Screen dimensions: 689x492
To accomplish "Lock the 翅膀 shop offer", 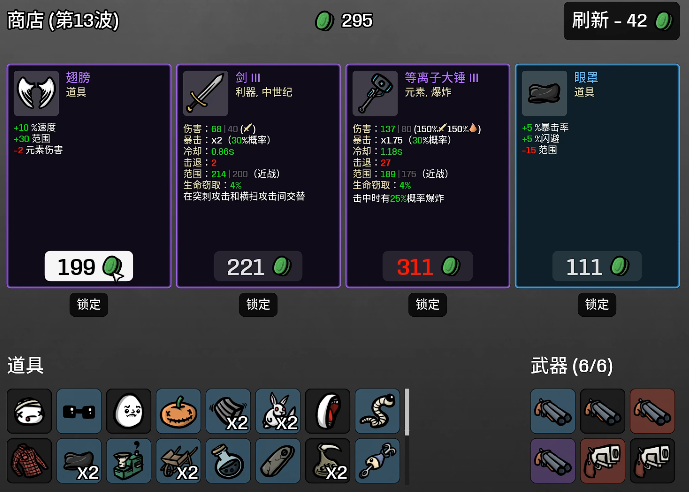I will click(x=88, y=304).
